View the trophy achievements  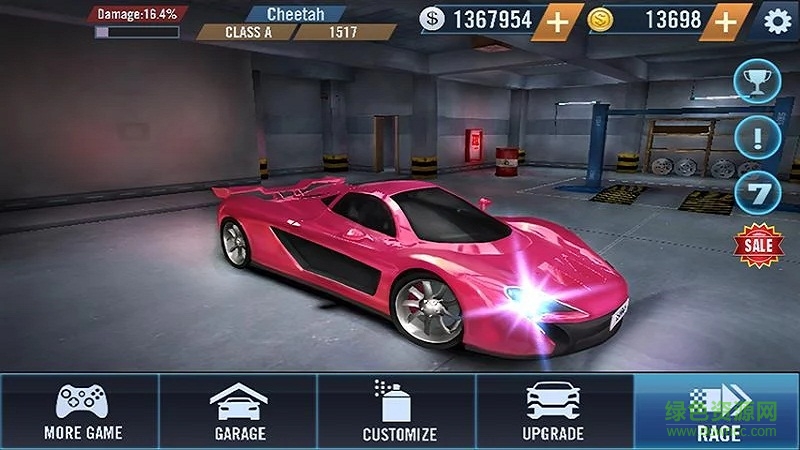(x=757, y=81)
